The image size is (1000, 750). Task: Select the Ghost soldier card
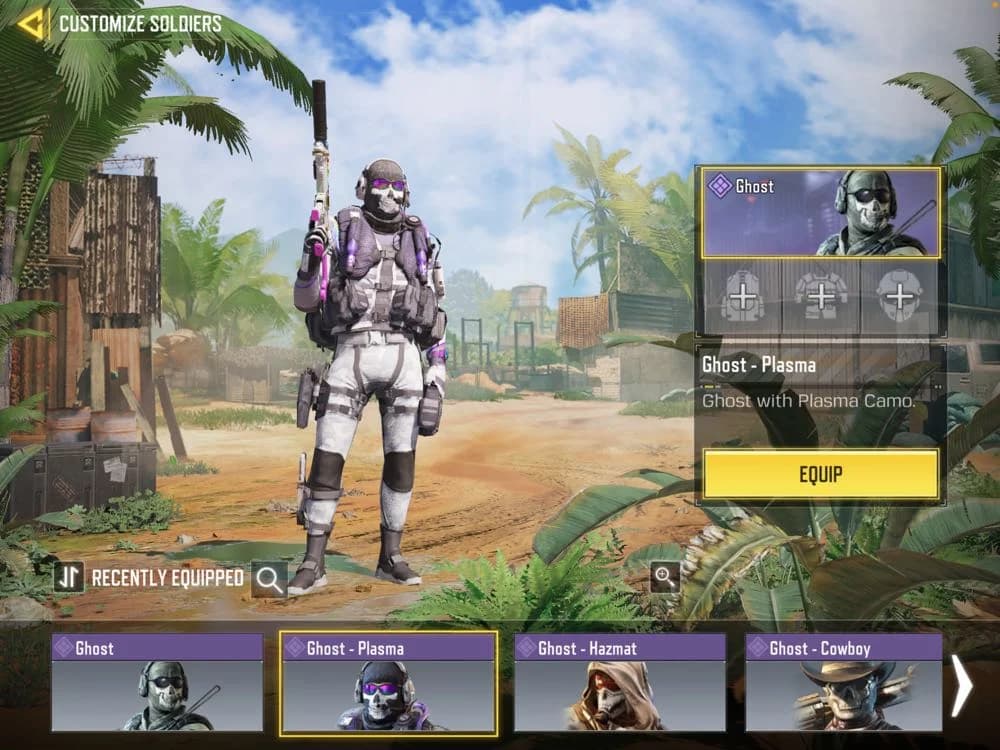tap(157, 682)
